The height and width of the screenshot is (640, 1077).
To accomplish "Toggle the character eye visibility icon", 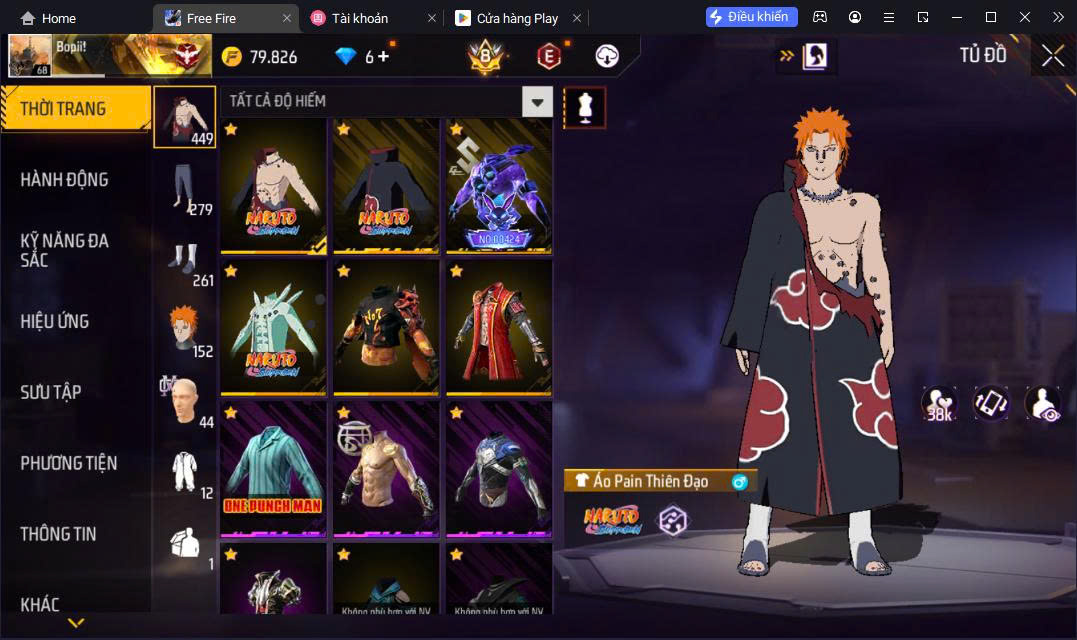I will 1043,403.
